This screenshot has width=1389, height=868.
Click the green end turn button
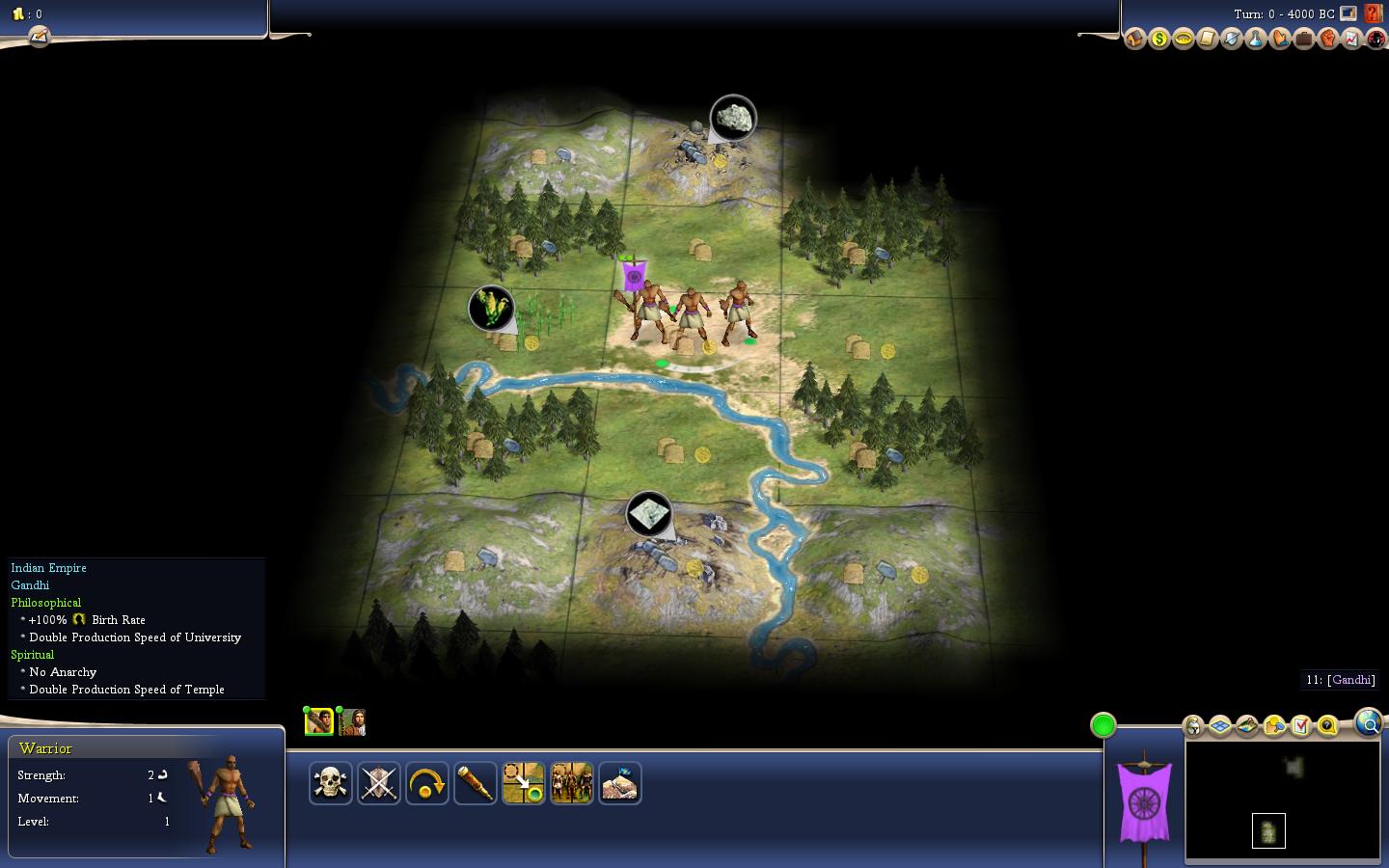coord(1103,725)
